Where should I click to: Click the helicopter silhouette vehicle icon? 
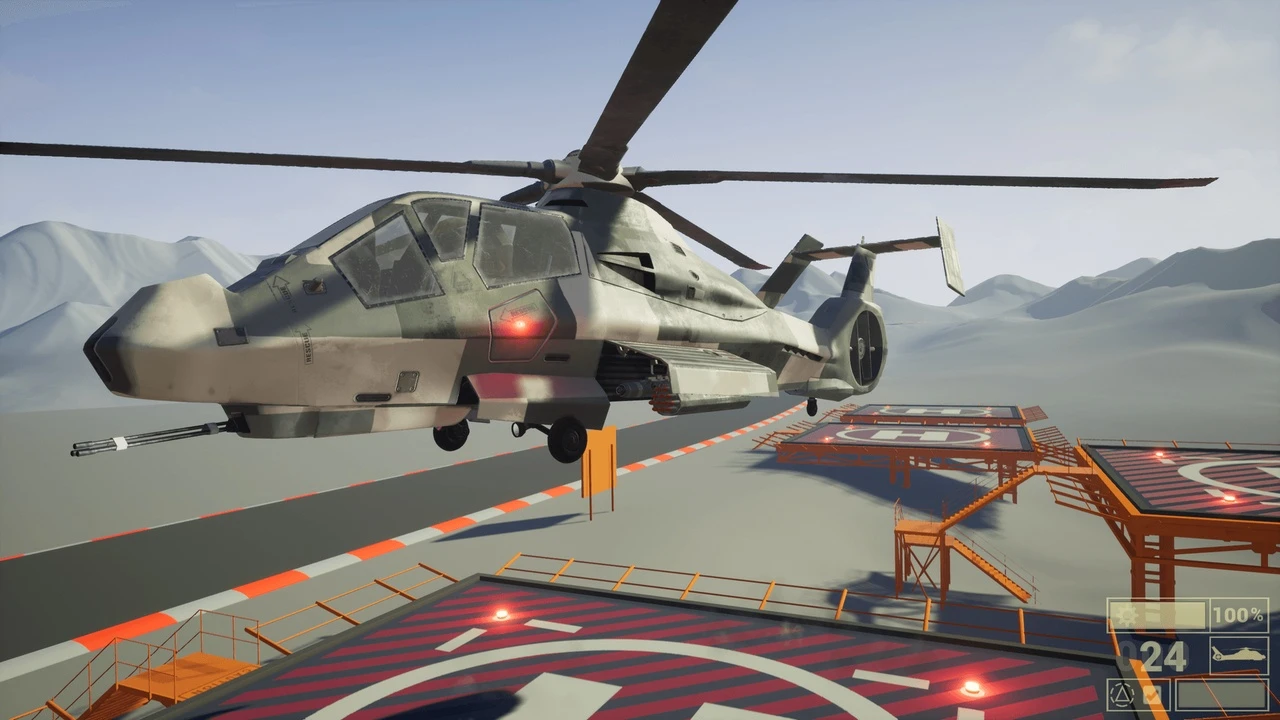pos(1239,655)
